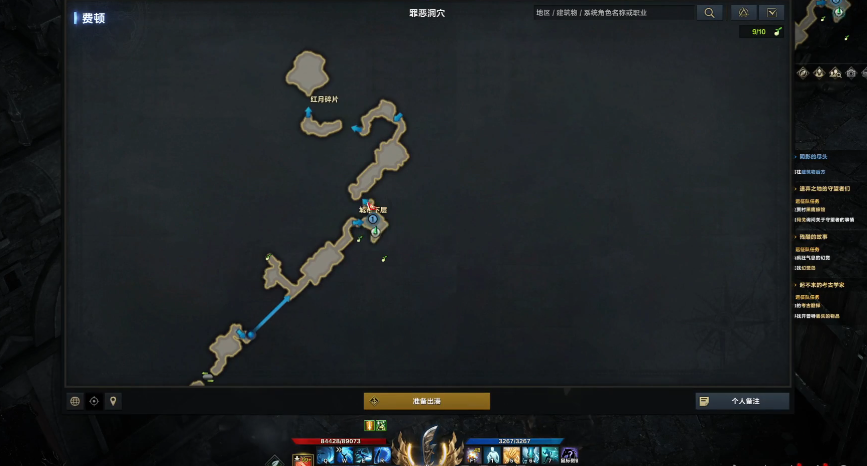Select the 红月碎片 map label
867x466 pixels.
[x=324, y=100]
